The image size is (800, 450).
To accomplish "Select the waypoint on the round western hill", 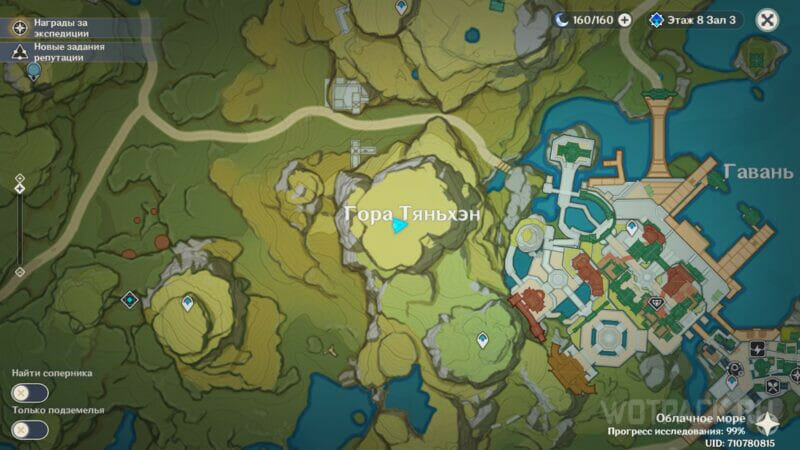I will point(187,300).
